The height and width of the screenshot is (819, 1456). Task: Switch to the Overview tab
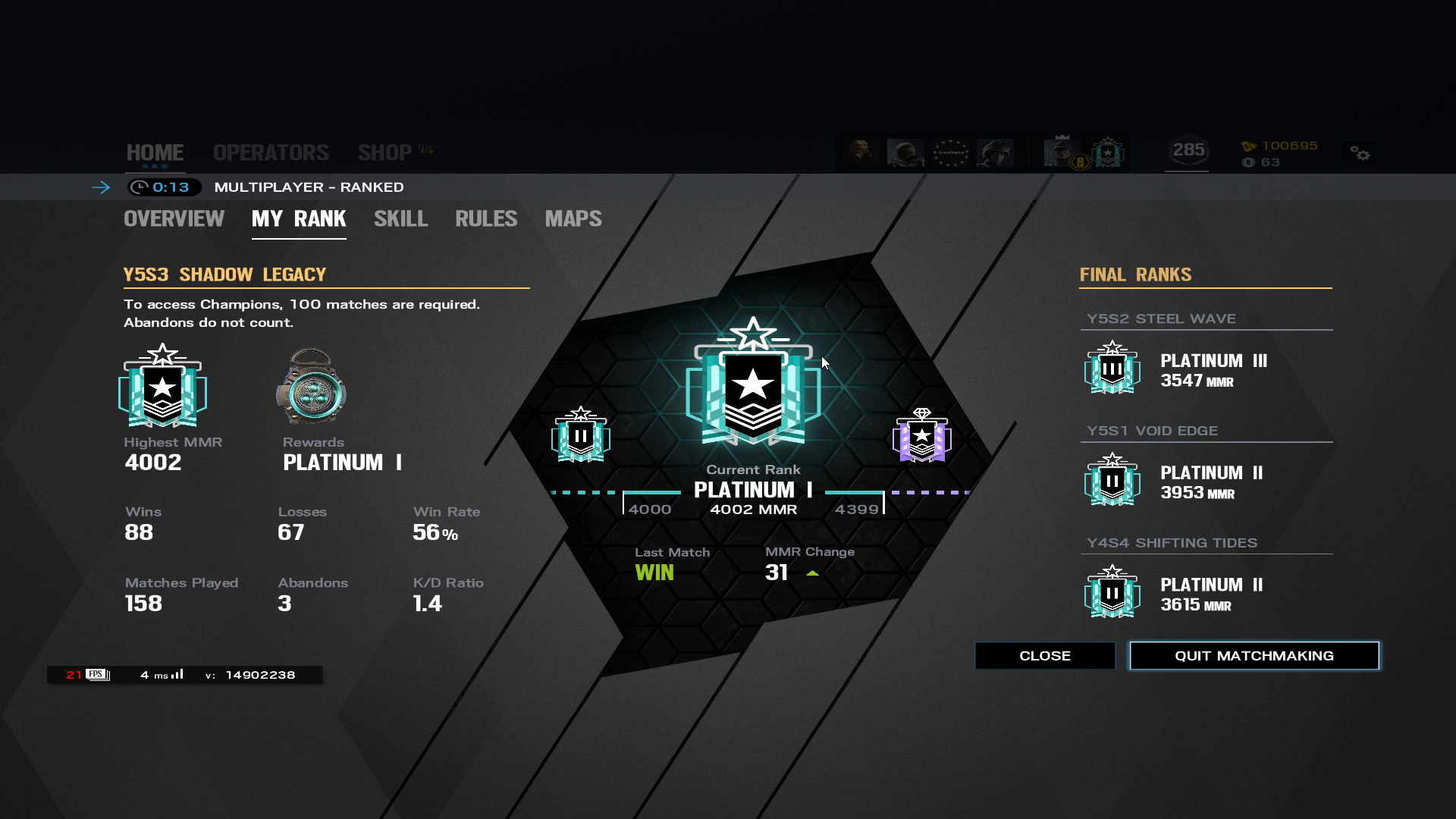click(x=174, y=219)
